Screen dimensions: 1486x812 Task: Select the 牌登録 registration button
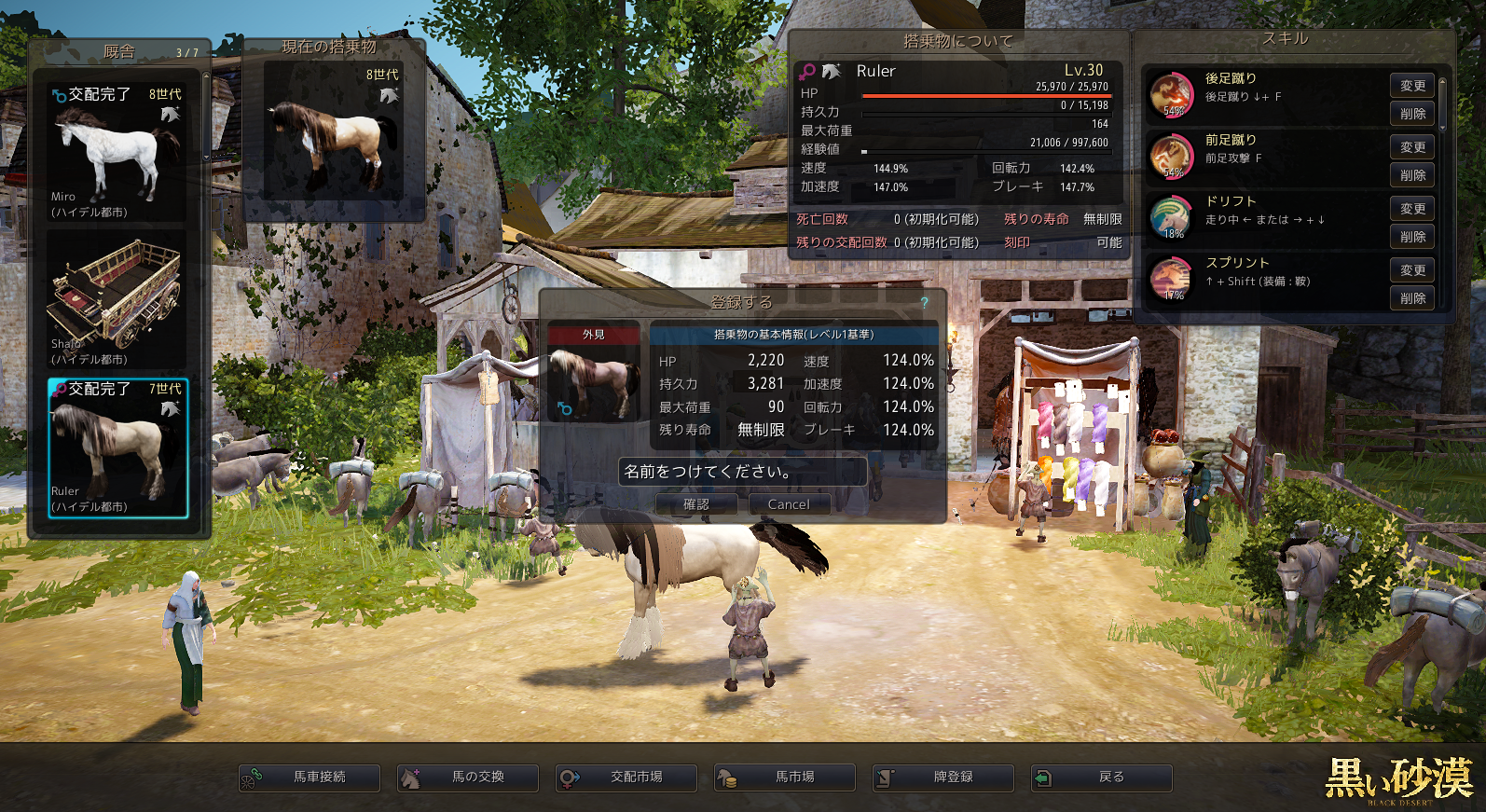coord(943,778)
